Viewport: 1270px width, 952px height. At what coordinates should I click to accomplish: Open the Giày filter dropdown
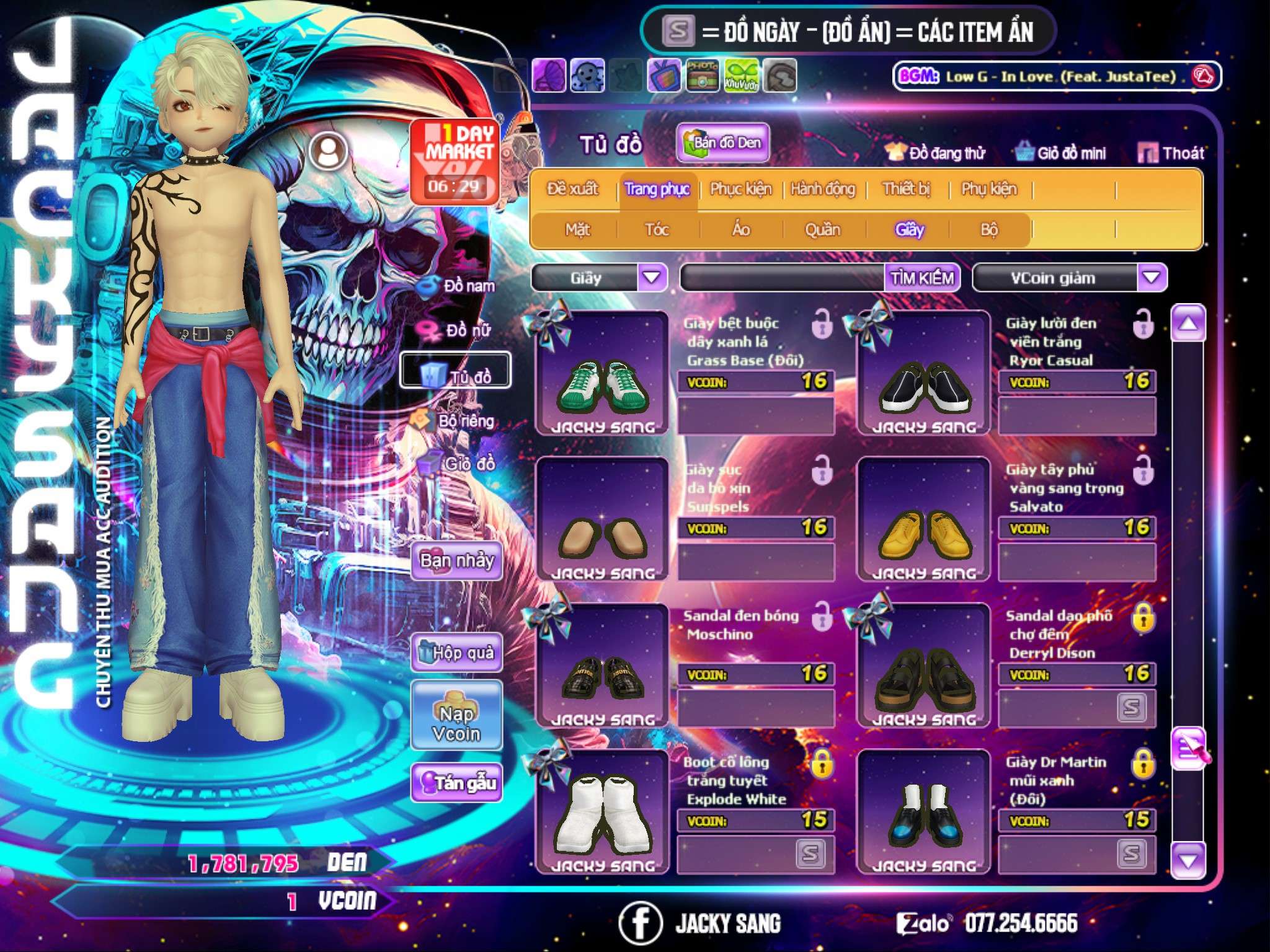[x=652, y=278]
